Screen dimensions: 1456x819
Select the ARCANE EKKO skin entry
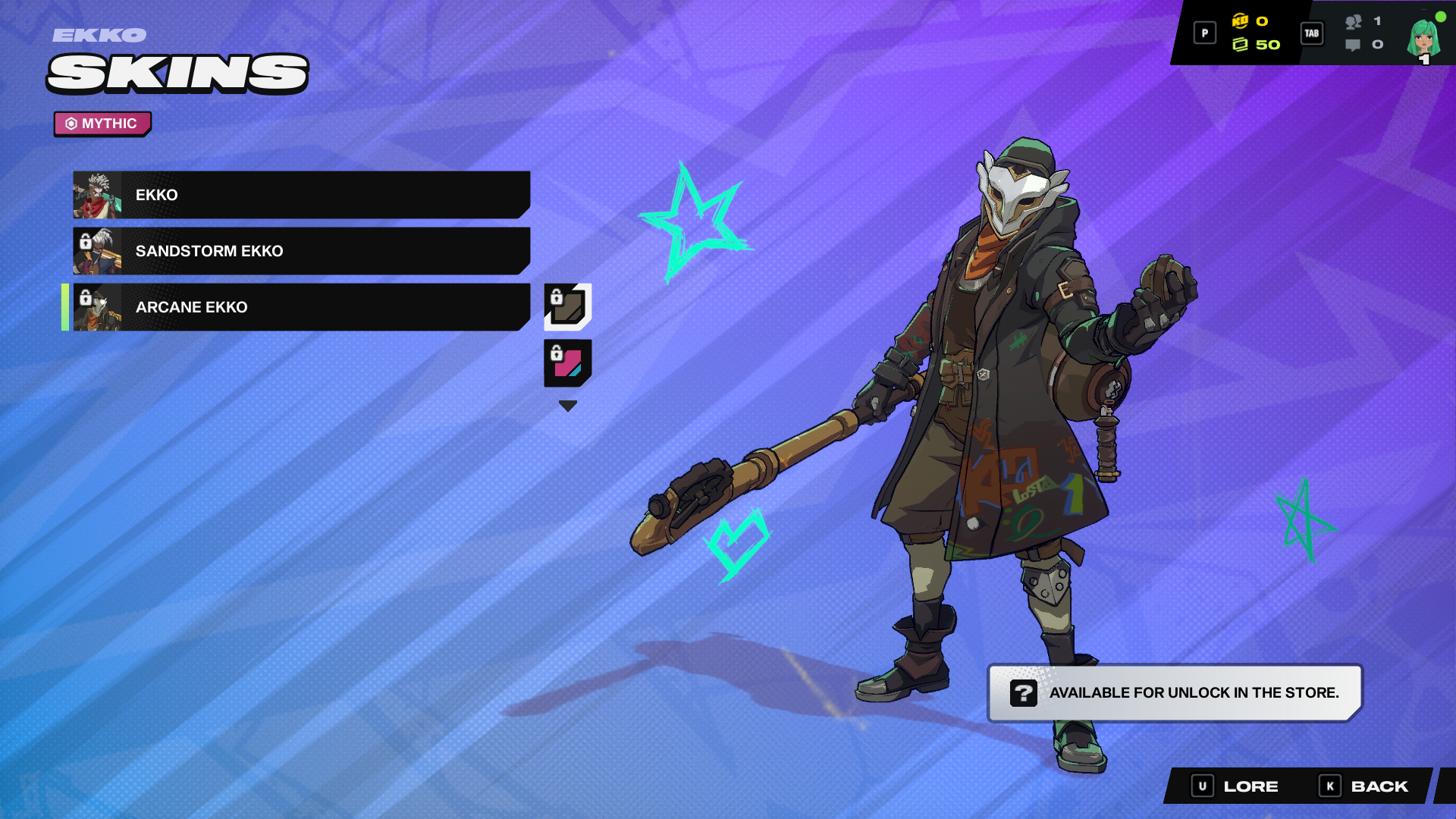303,307
